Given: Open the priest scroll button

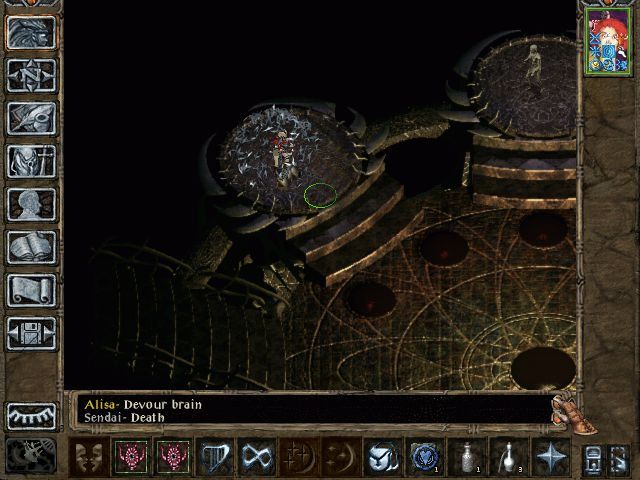Looking at the screenshot, I should [31, 290].
